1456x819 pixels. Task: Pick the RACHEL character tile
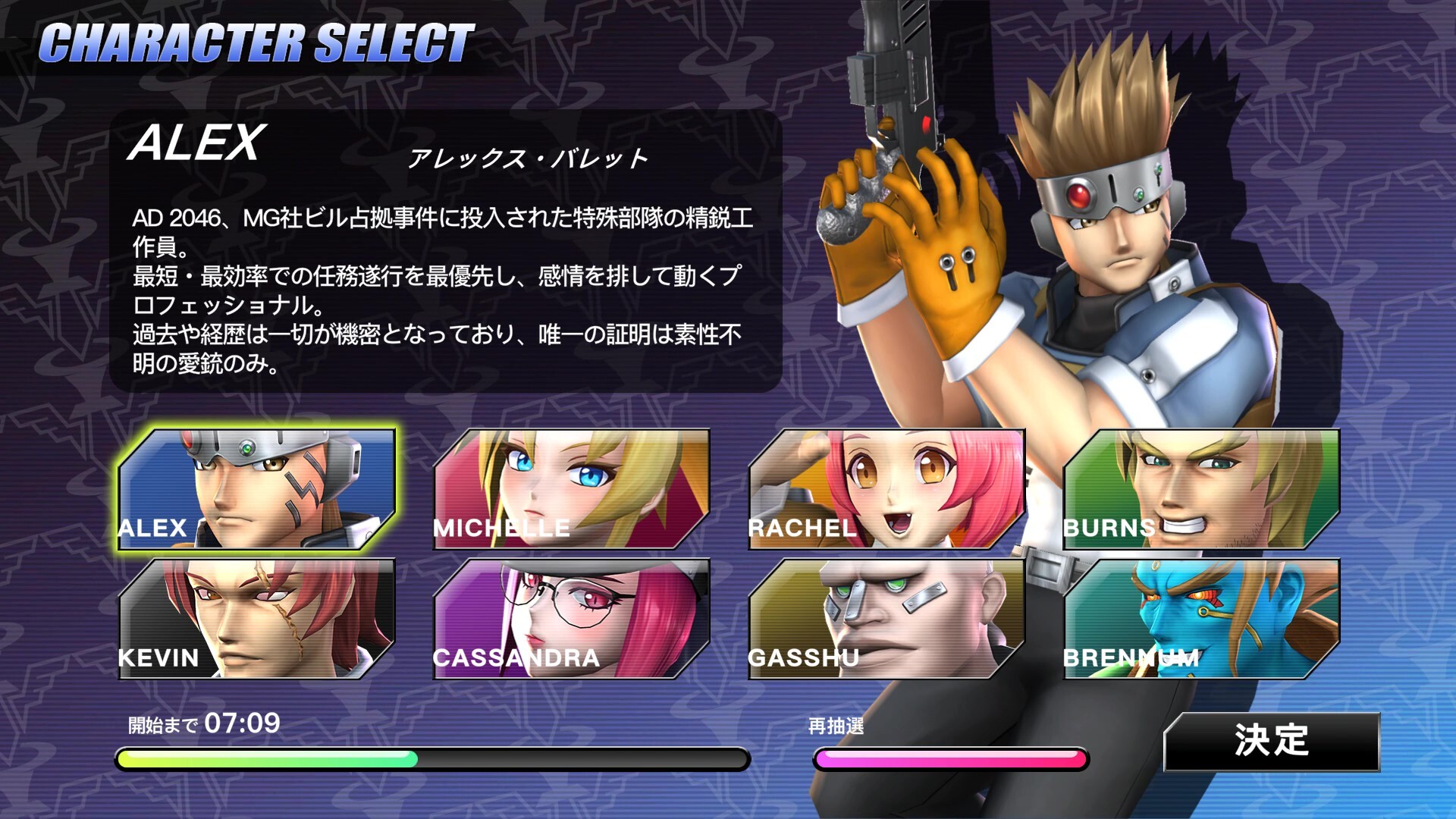(x=886, y=489)
